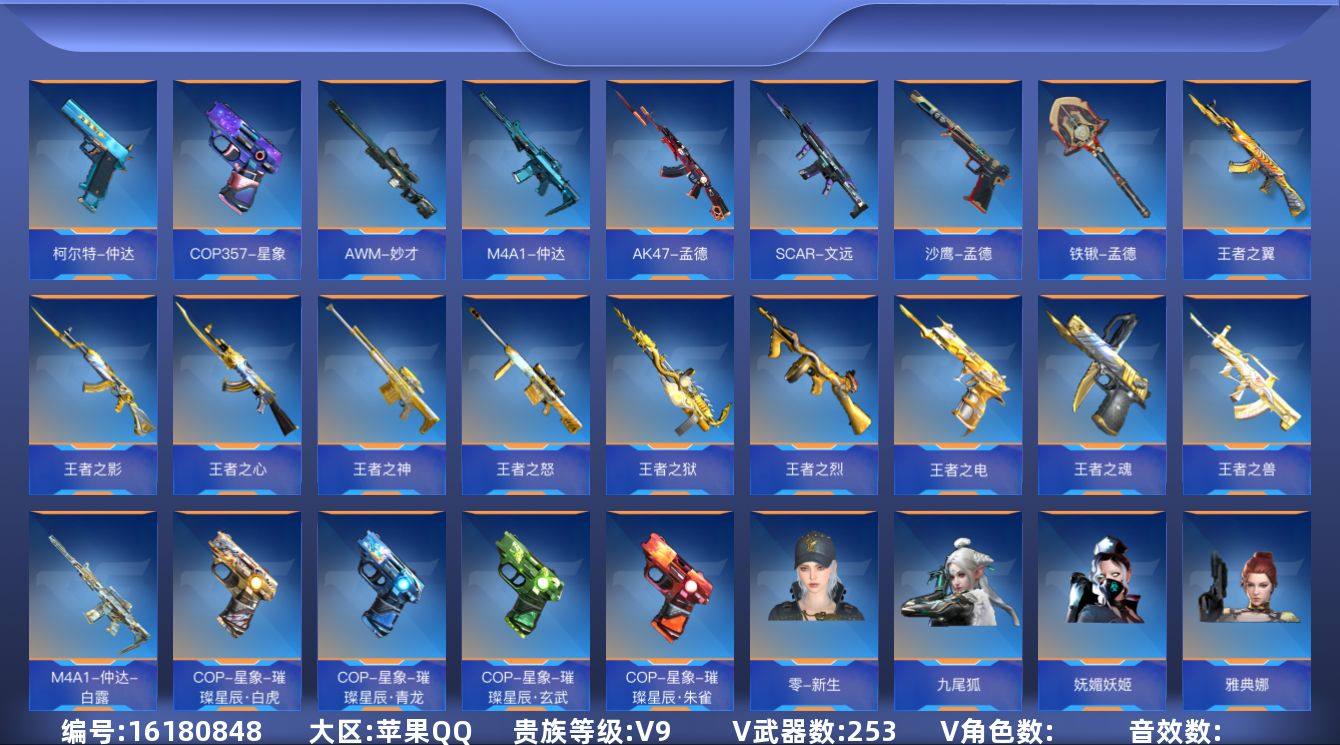Open the 王者之影 weapon card

coord(93,385)
